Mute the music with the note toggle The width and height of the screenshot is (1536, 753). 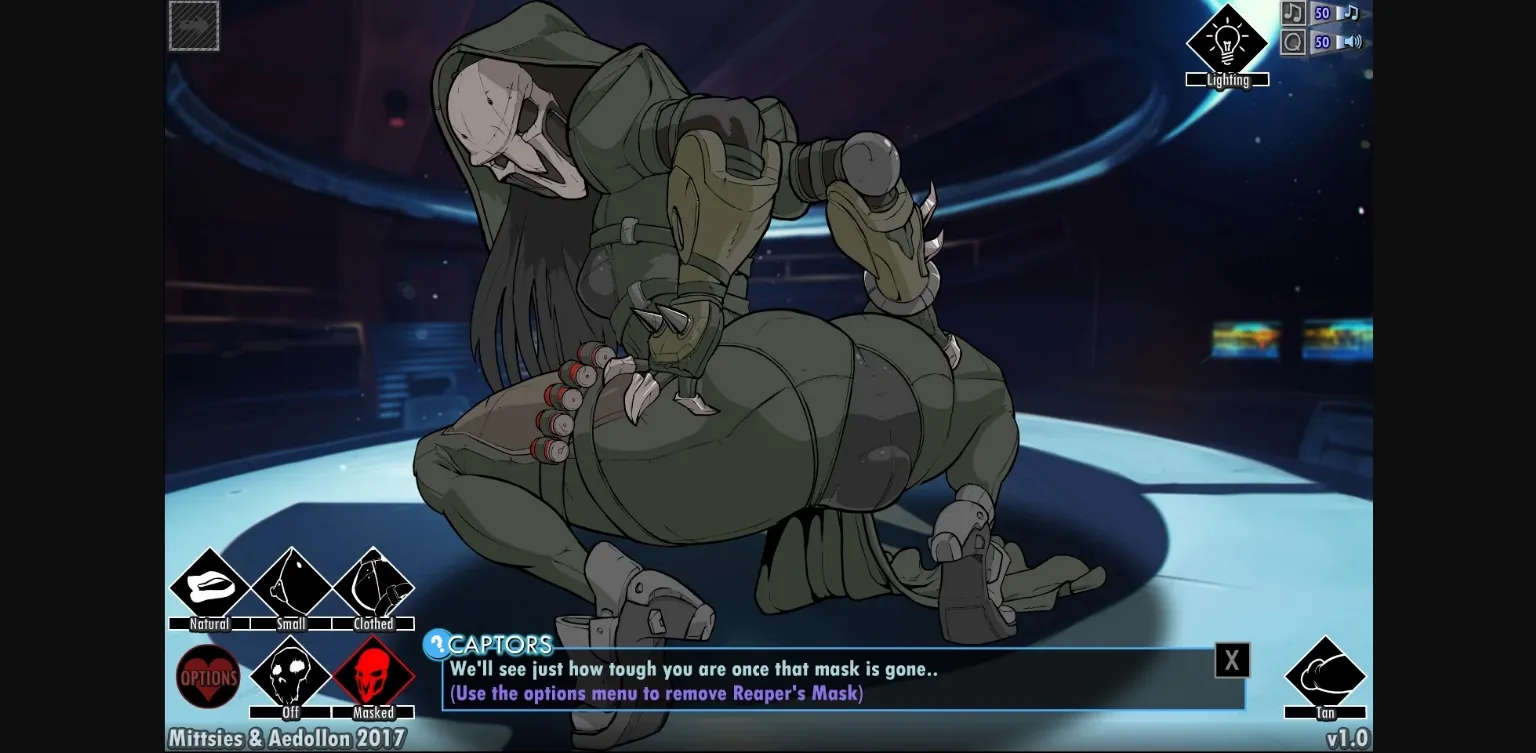1293,13
